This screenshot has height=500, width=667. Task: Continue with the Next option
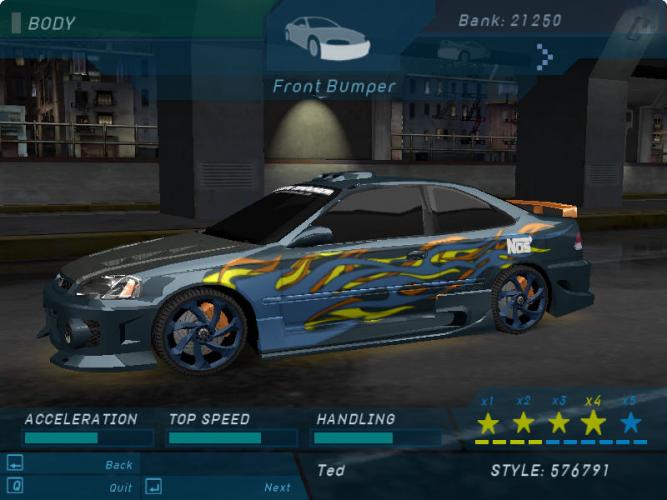pyautogui.click(x=277, y=488)
